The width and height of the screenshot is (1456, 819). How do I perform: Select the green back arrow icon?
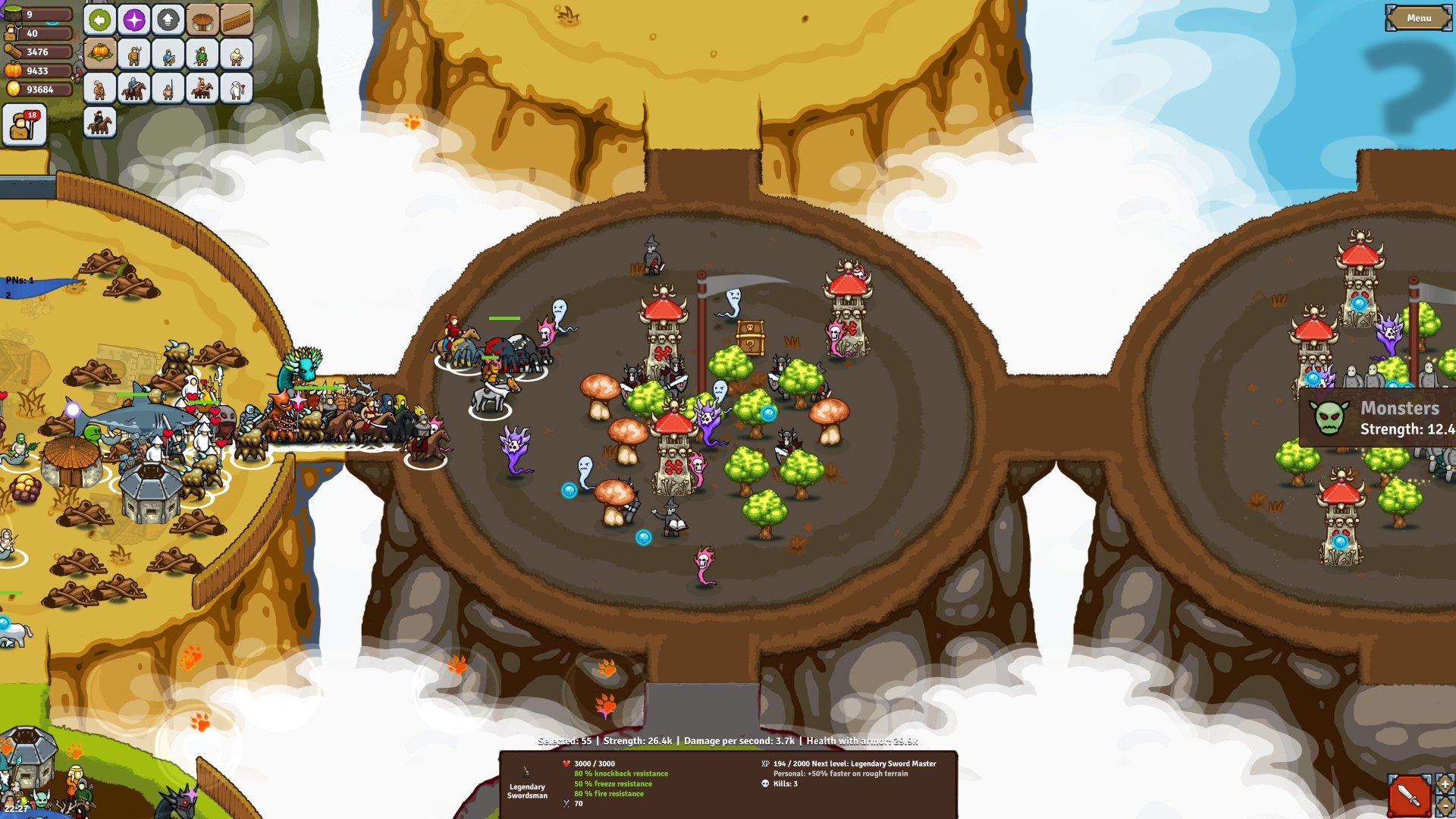pos(101,19)
